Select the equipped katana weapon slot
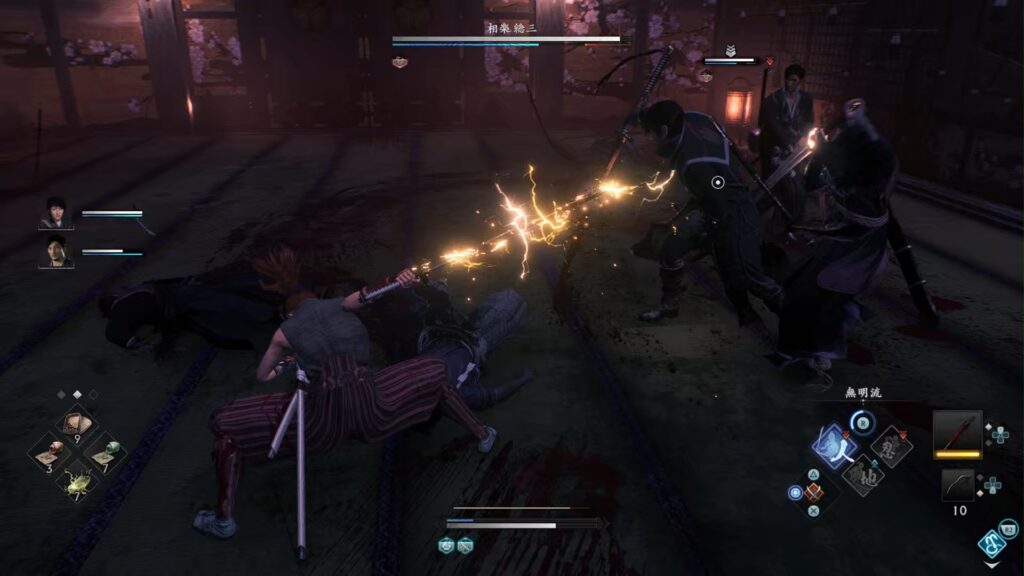The width and height of the screenshot is (1024, 576). [x=958, y=434]
